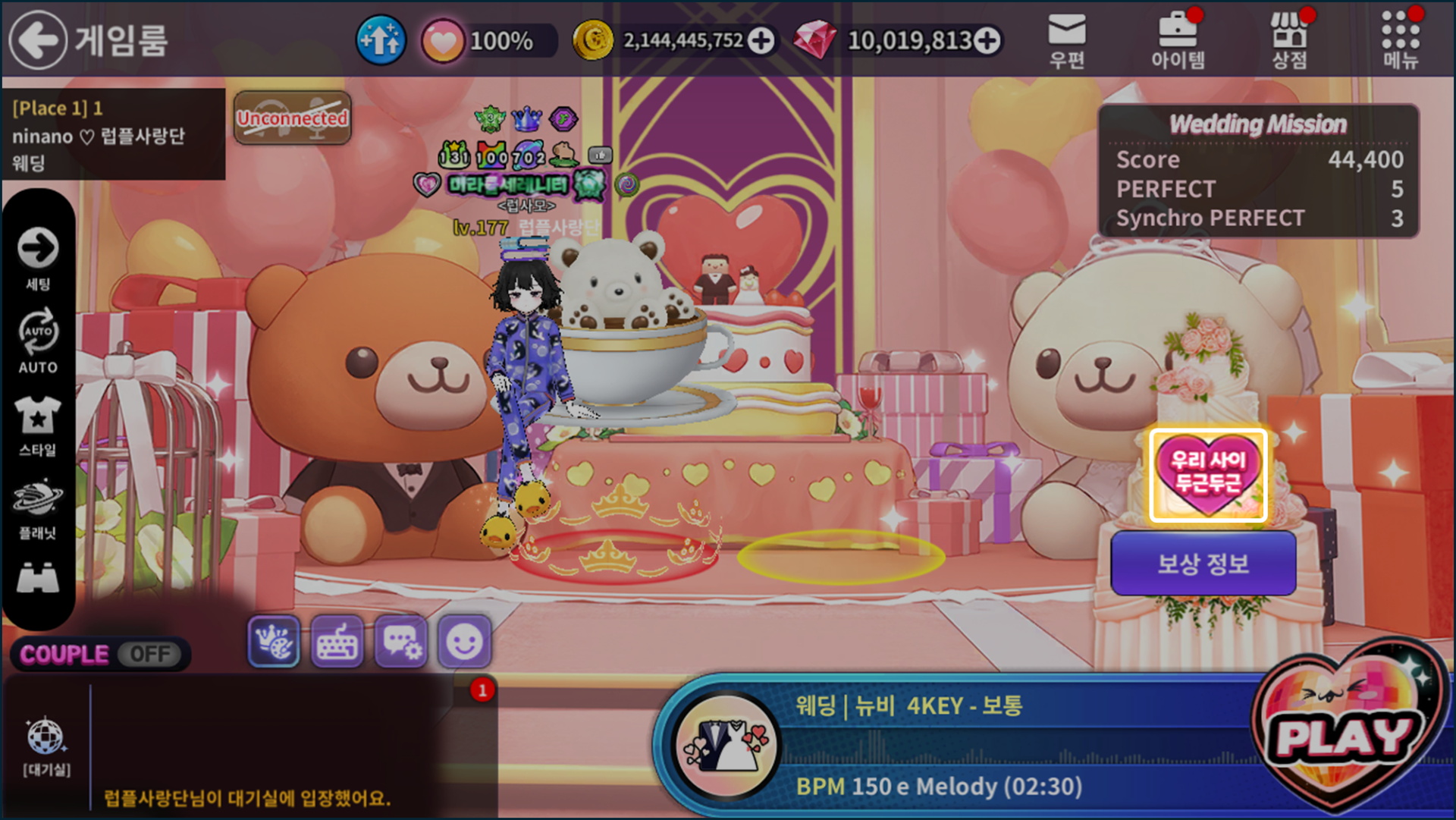This screenshot has height=820, width=1456.
Task: Add more ruby gems with plus button
Action: (987, 40)
